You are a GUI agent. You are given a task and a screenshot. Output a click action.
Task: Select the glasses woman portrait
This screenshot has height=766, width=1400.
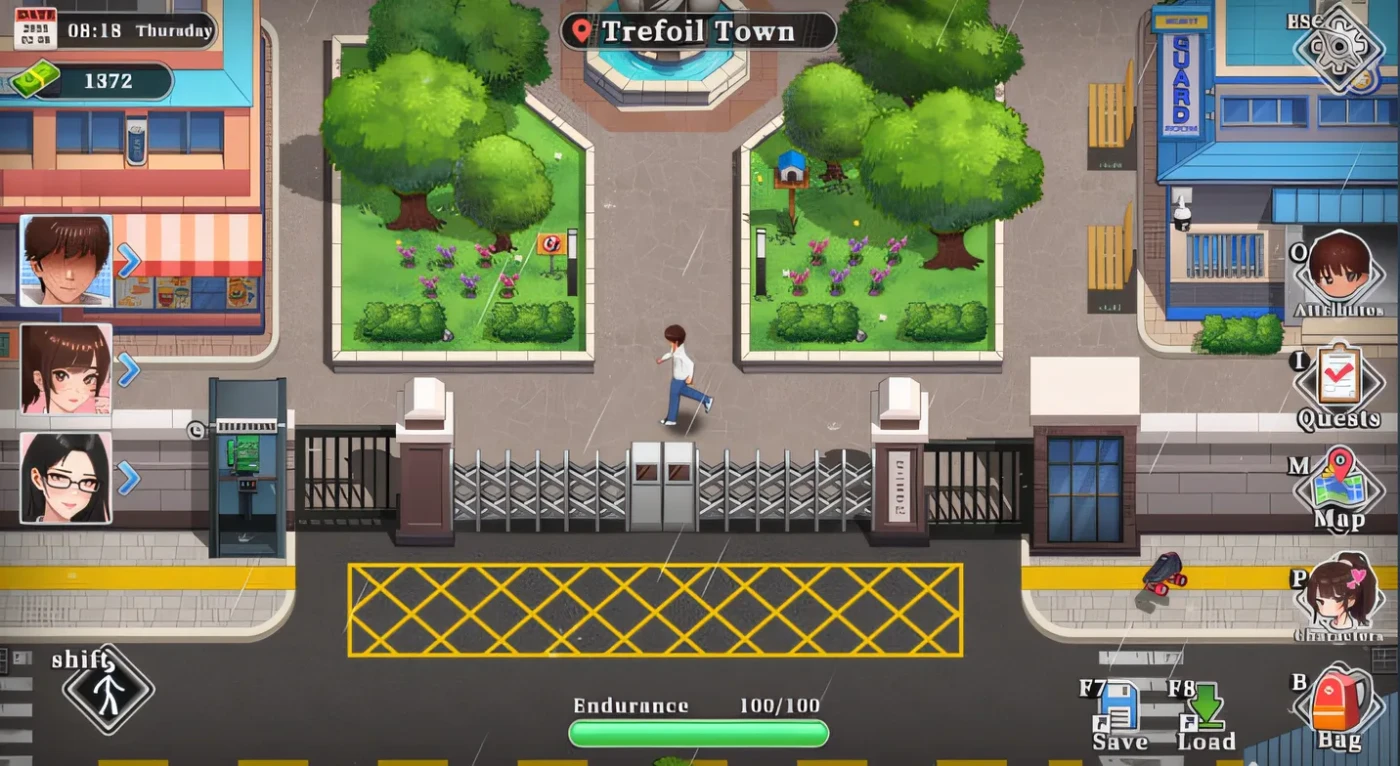click(x=66, y=478)
